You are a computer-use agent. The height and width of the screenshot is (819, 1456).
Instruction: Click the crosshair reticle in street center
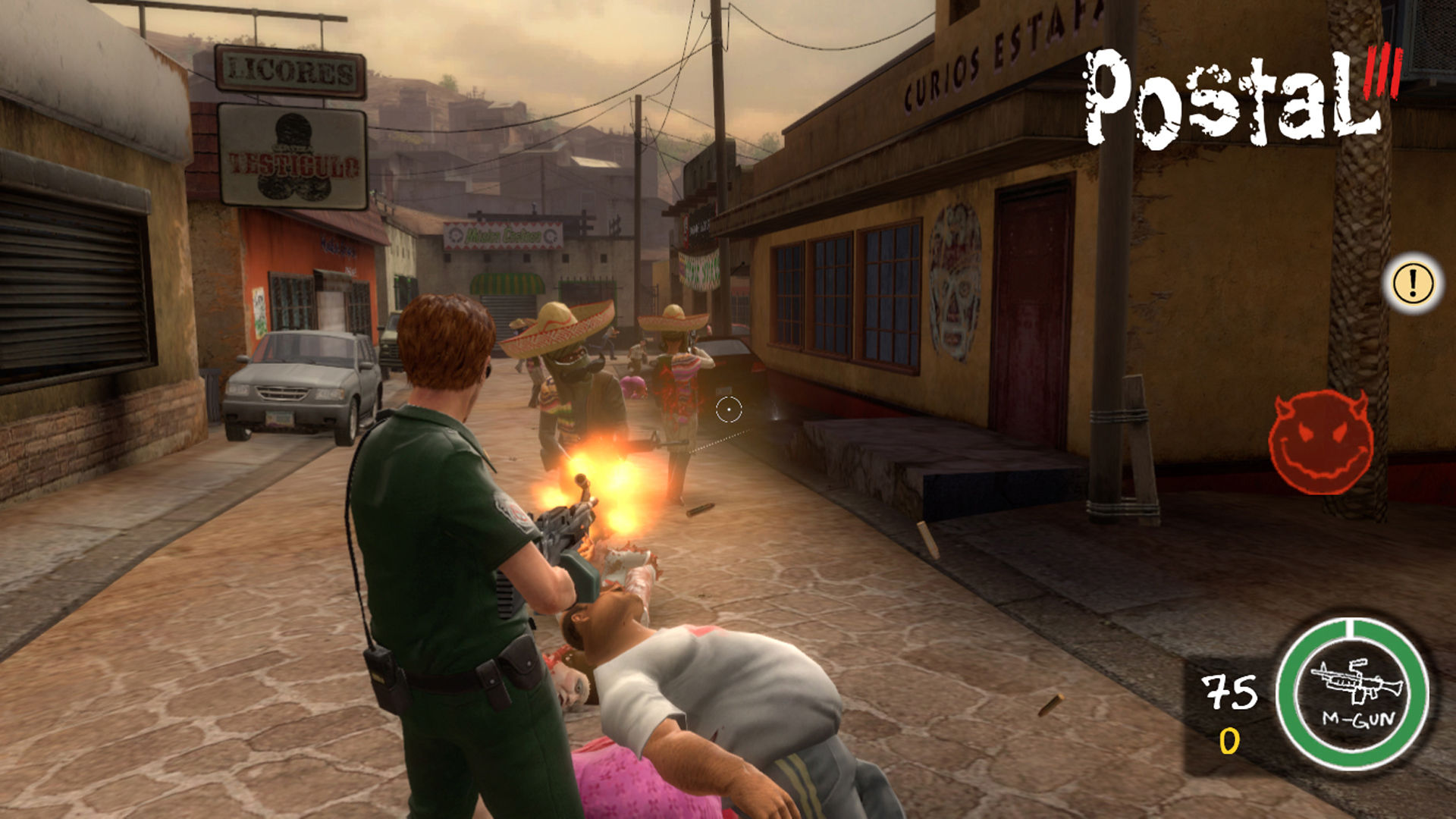pyautogui.click(x=730, y=408)
